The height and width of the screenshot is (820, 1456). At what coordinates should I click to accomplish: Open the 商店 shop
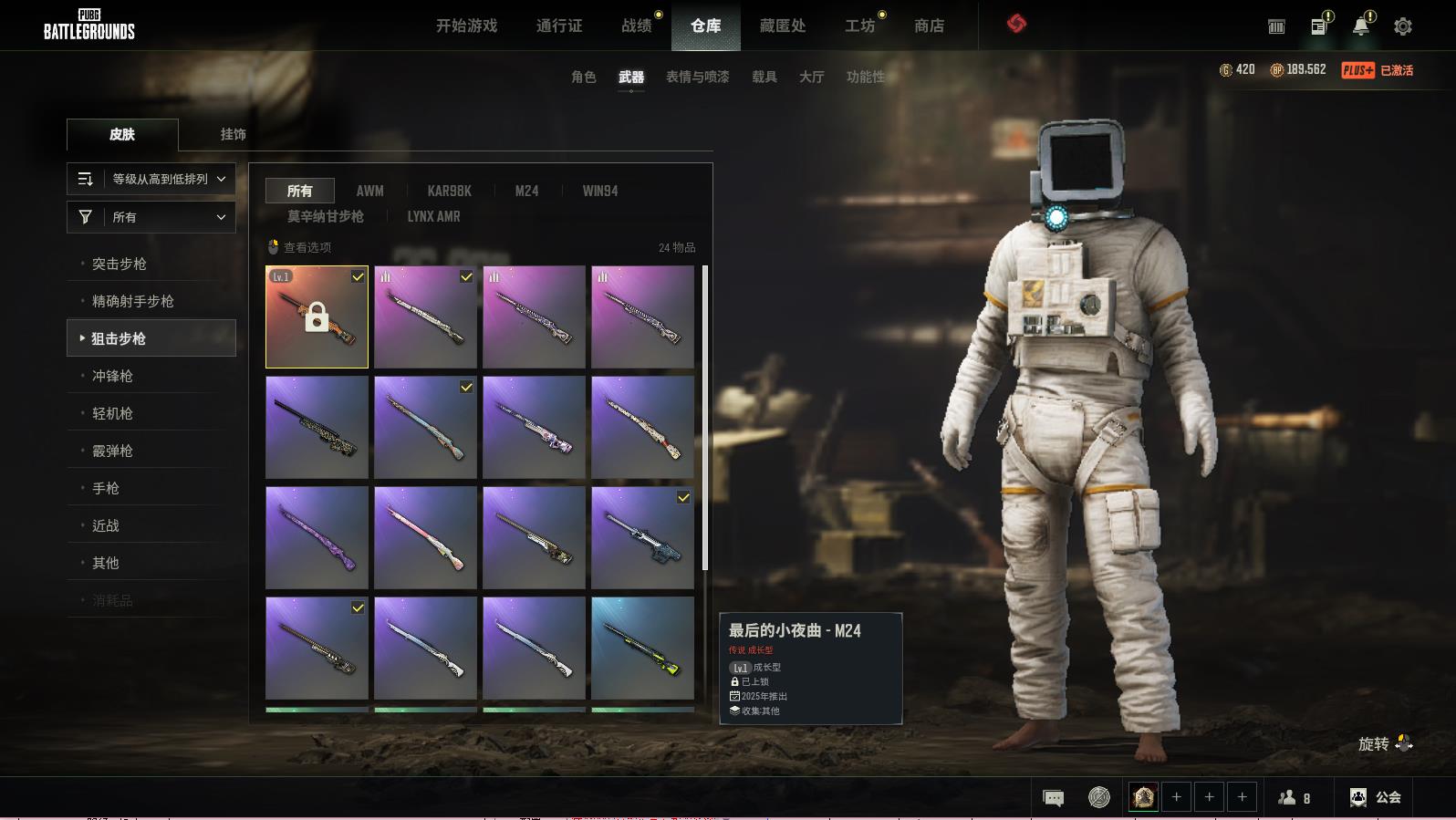coord(929,26)
